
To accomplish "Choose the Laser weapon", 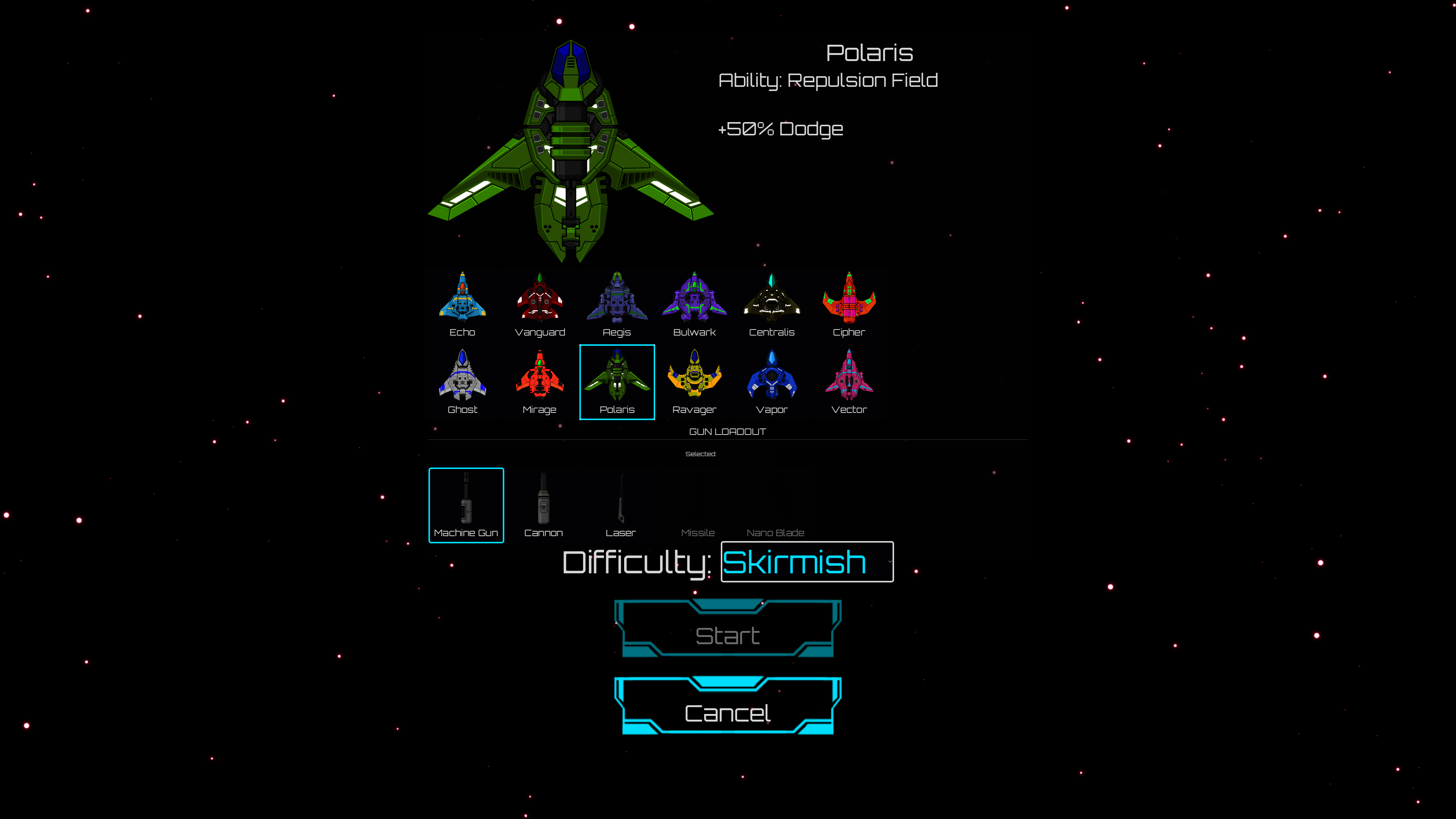I will coord(621,505).
